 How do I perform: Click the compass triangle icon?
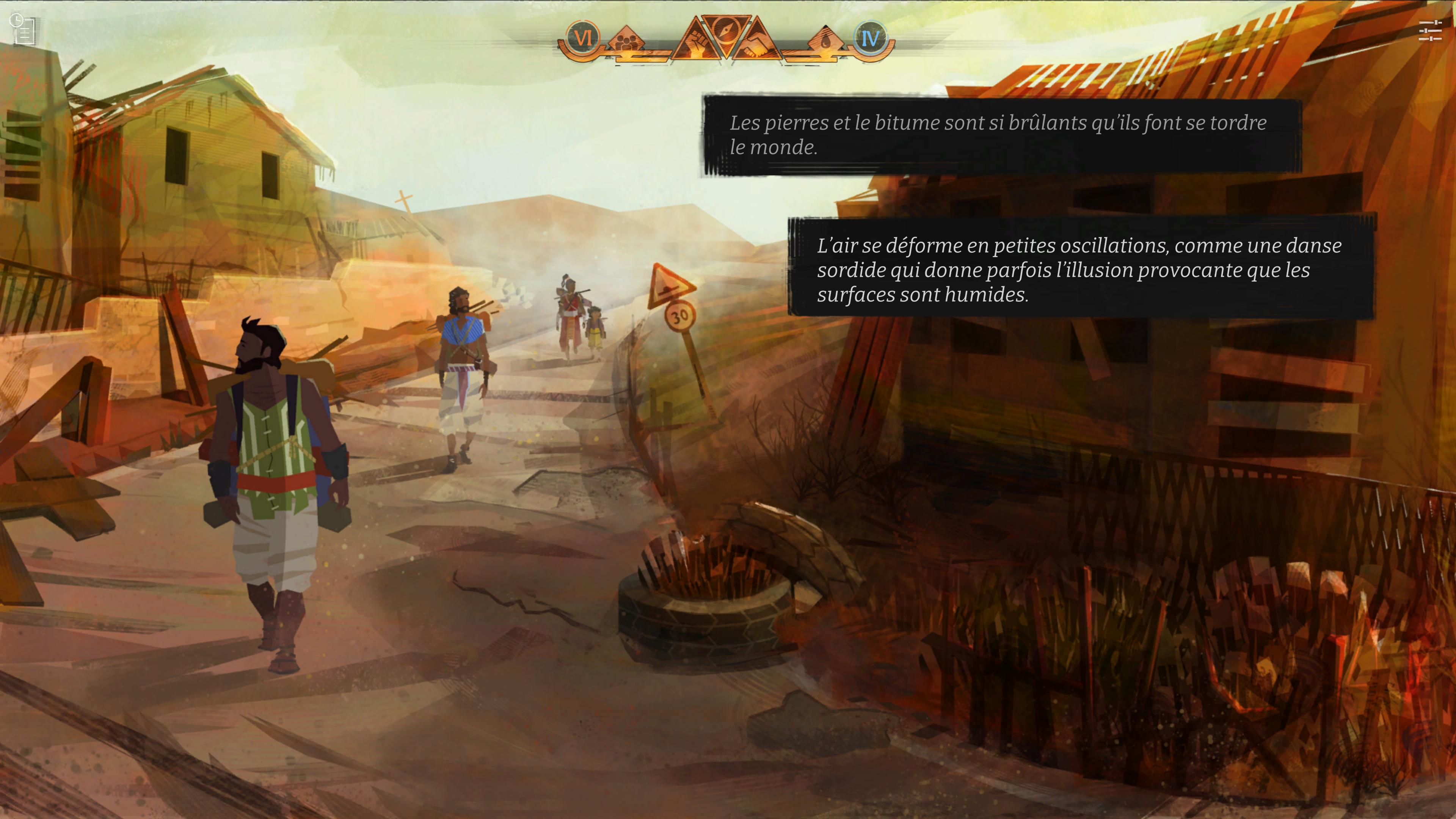pyautogui.click(x=726, y=30)
